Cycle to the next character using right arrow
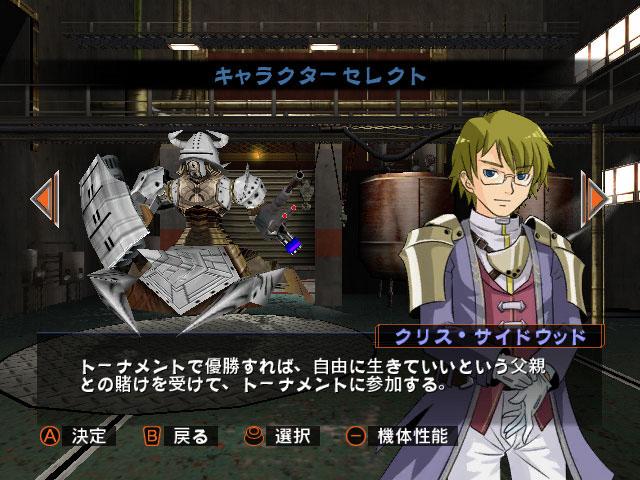The image size is (640, 480). (597, 197)
